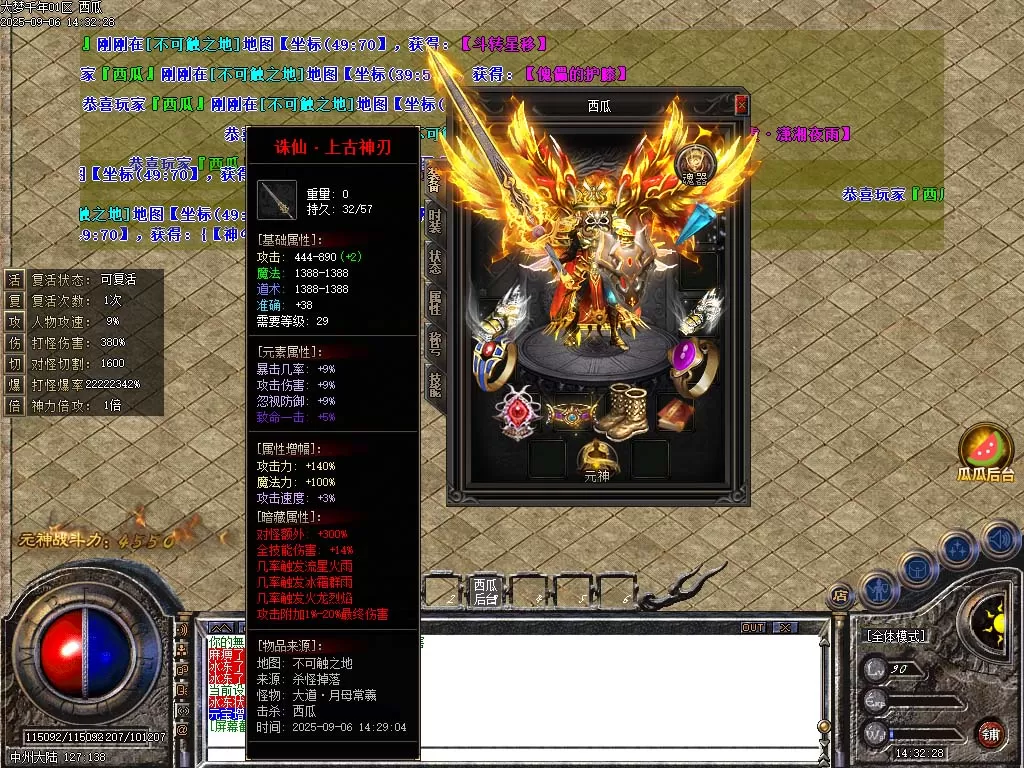Choose the red book item slot
The width and height of the screenshot is (1024, 768).
click(675, 414)
